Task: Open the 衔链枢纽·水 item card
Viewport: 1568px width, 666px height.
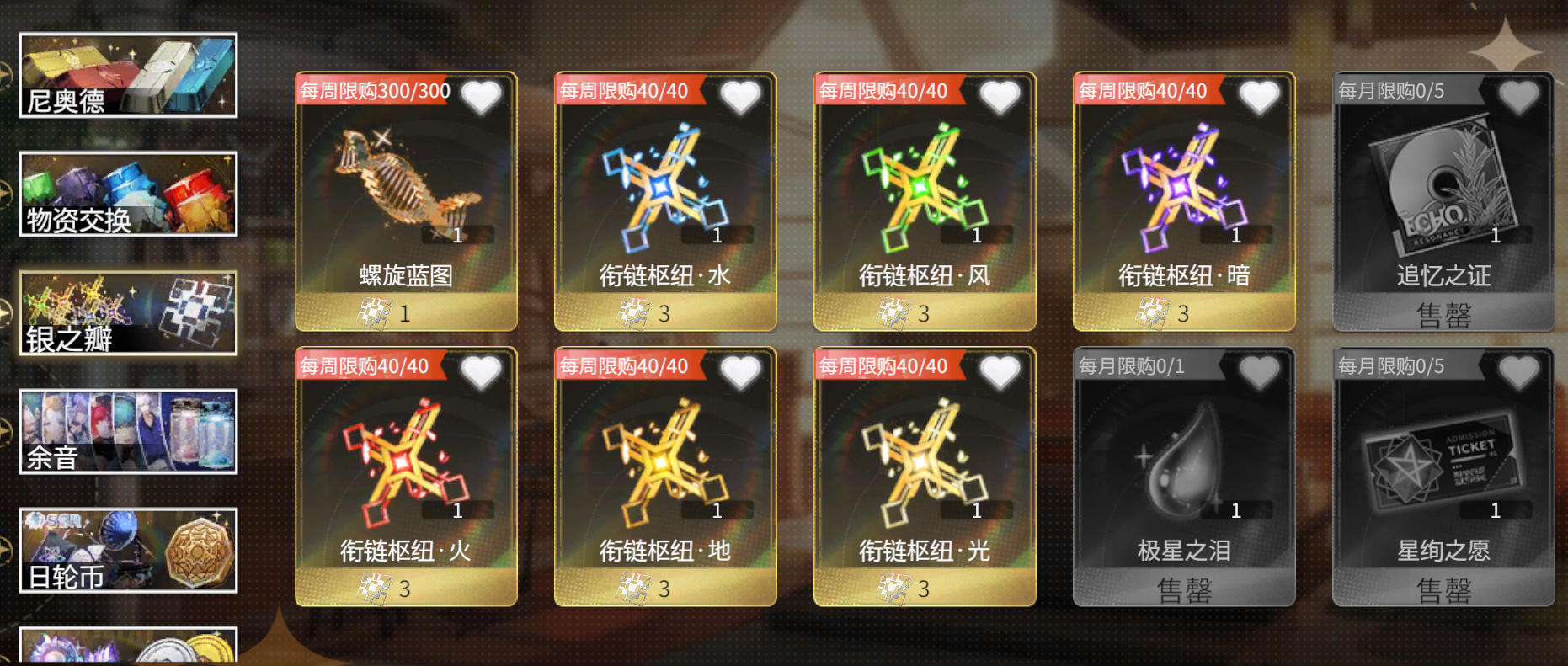Action: (x=664, y=194)
